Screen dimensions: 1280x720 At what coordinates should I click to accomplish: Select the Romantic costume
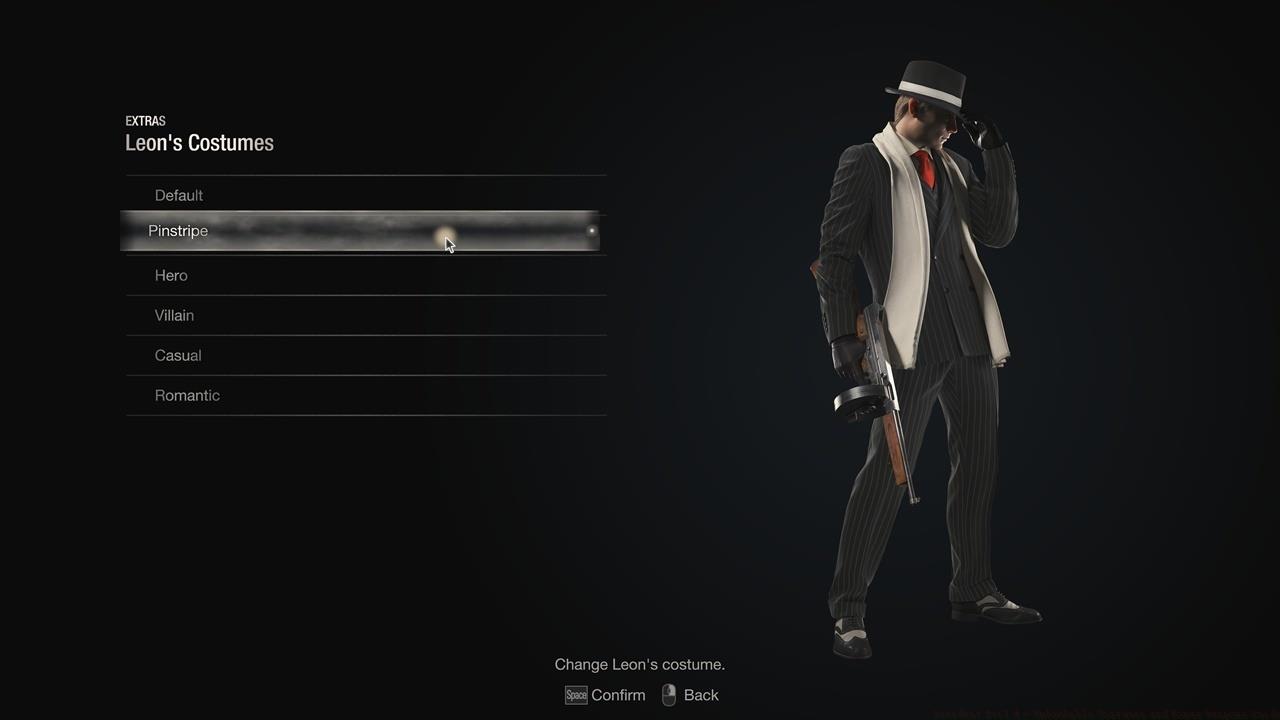pos(187,395)
